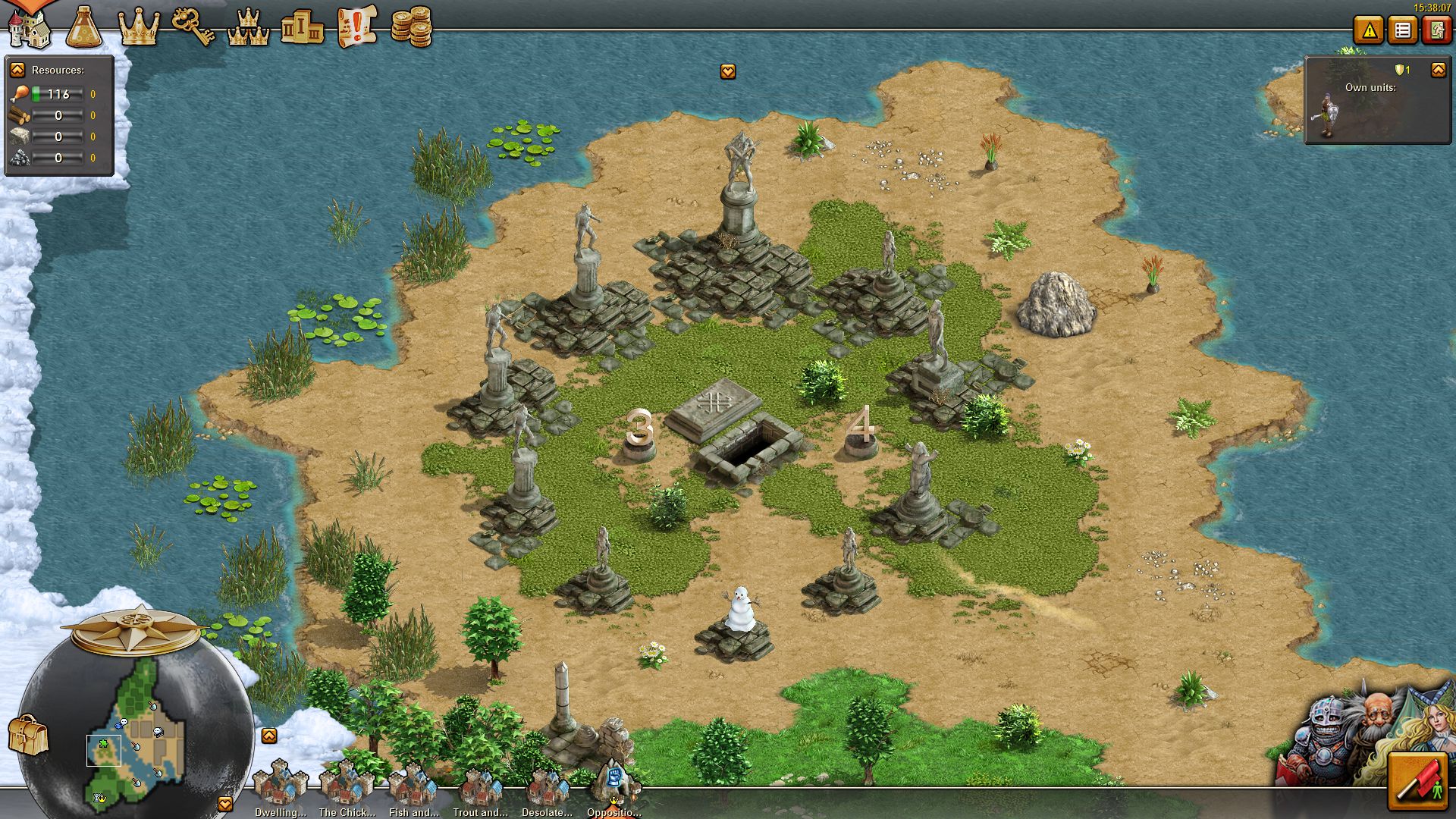Open the leather bag inventory
The width and height of the screenshot is (1456, 819).
pos(28,734)
